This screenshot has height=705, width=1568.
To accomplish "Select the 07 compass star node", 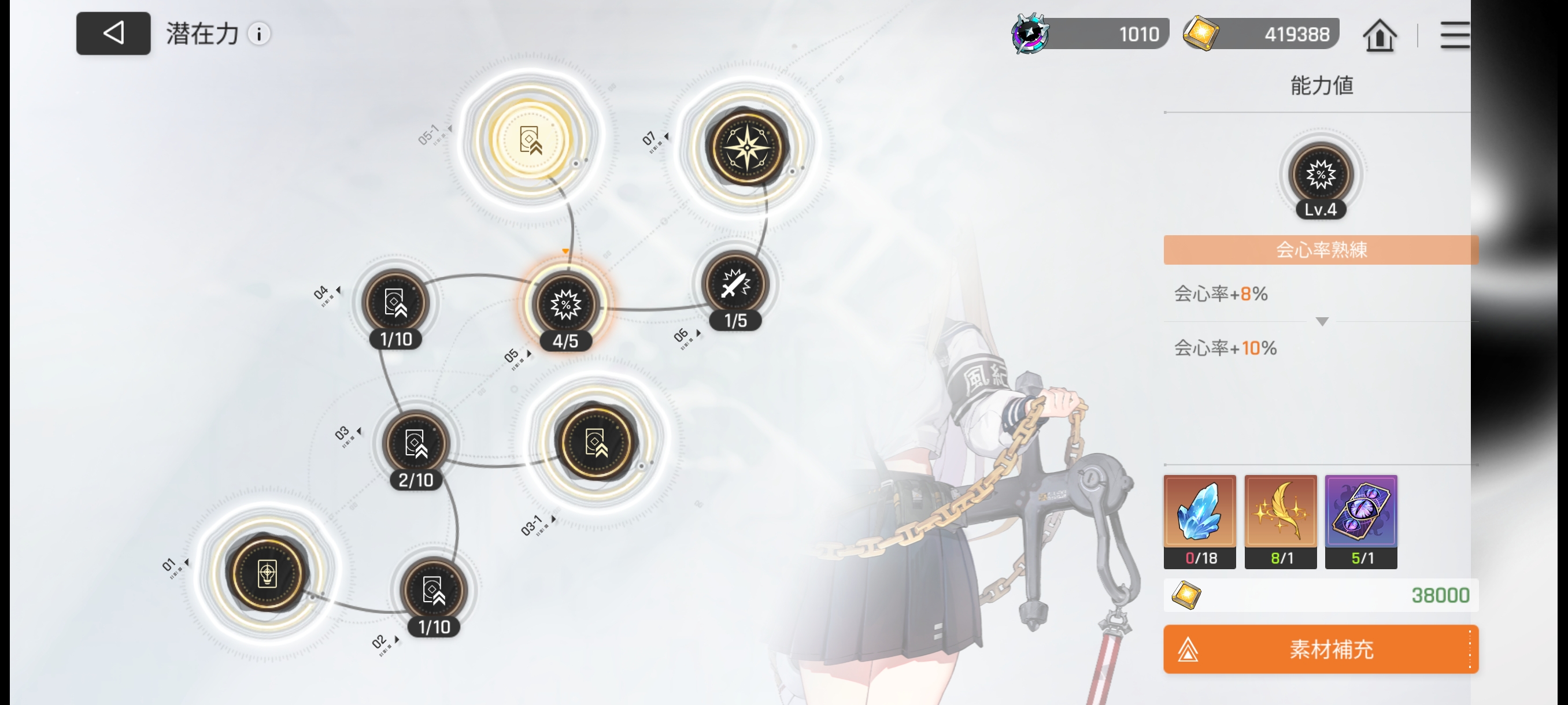I will pos(748,148).
